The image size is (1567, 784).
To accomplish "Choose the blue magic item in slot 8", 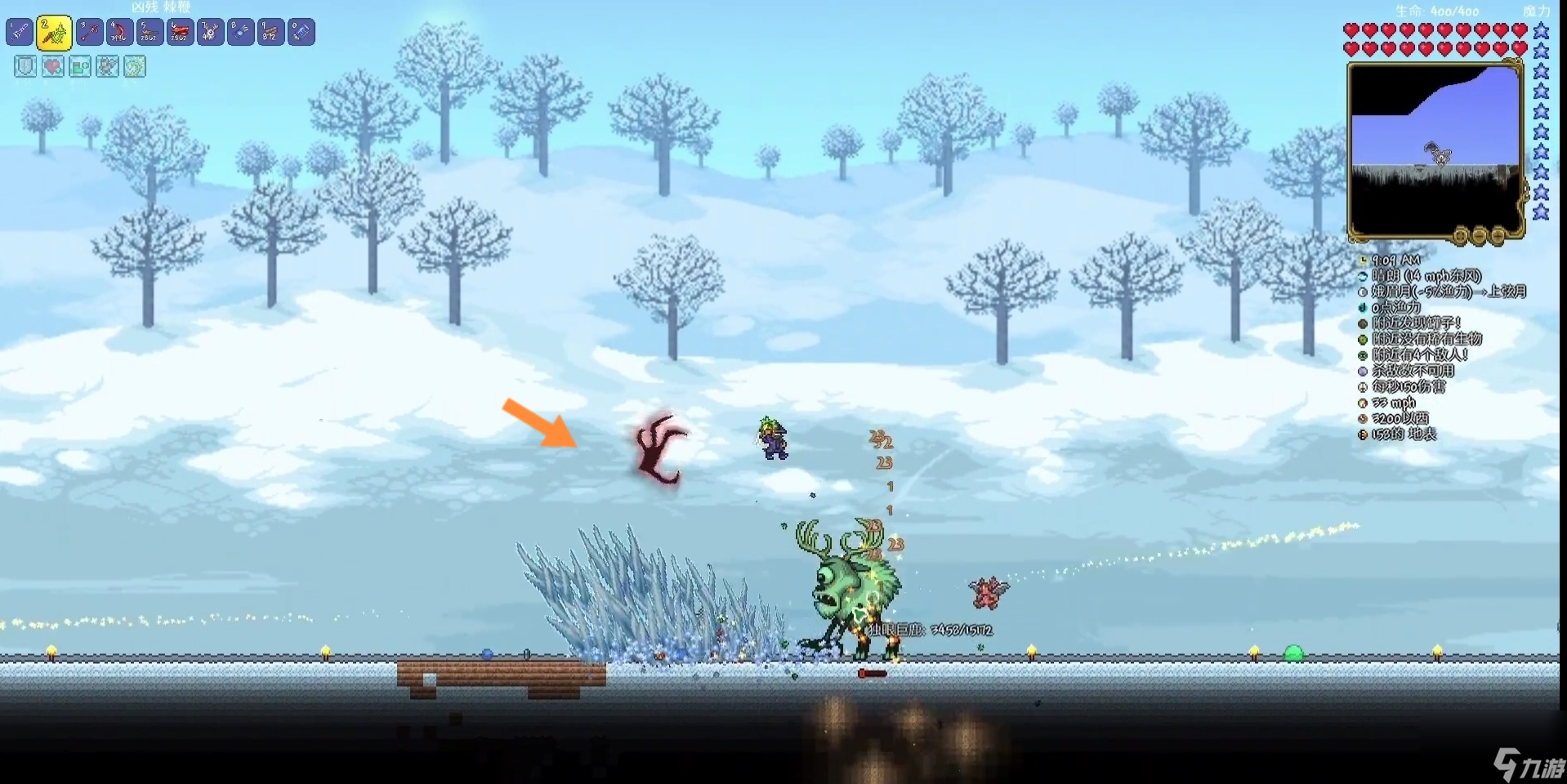I will click(x=240, y=32).
